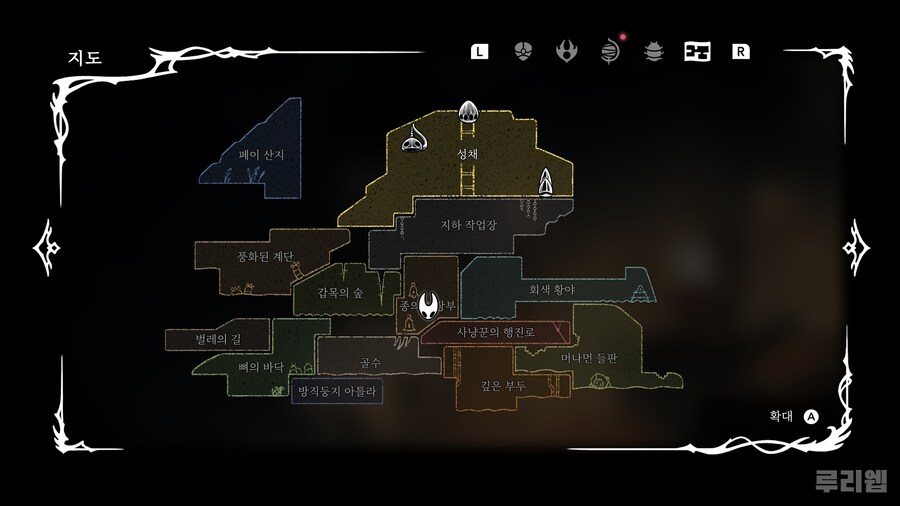900x506 pixels.
Task: Click Hornet's position marker on the map
Action: 430,304
